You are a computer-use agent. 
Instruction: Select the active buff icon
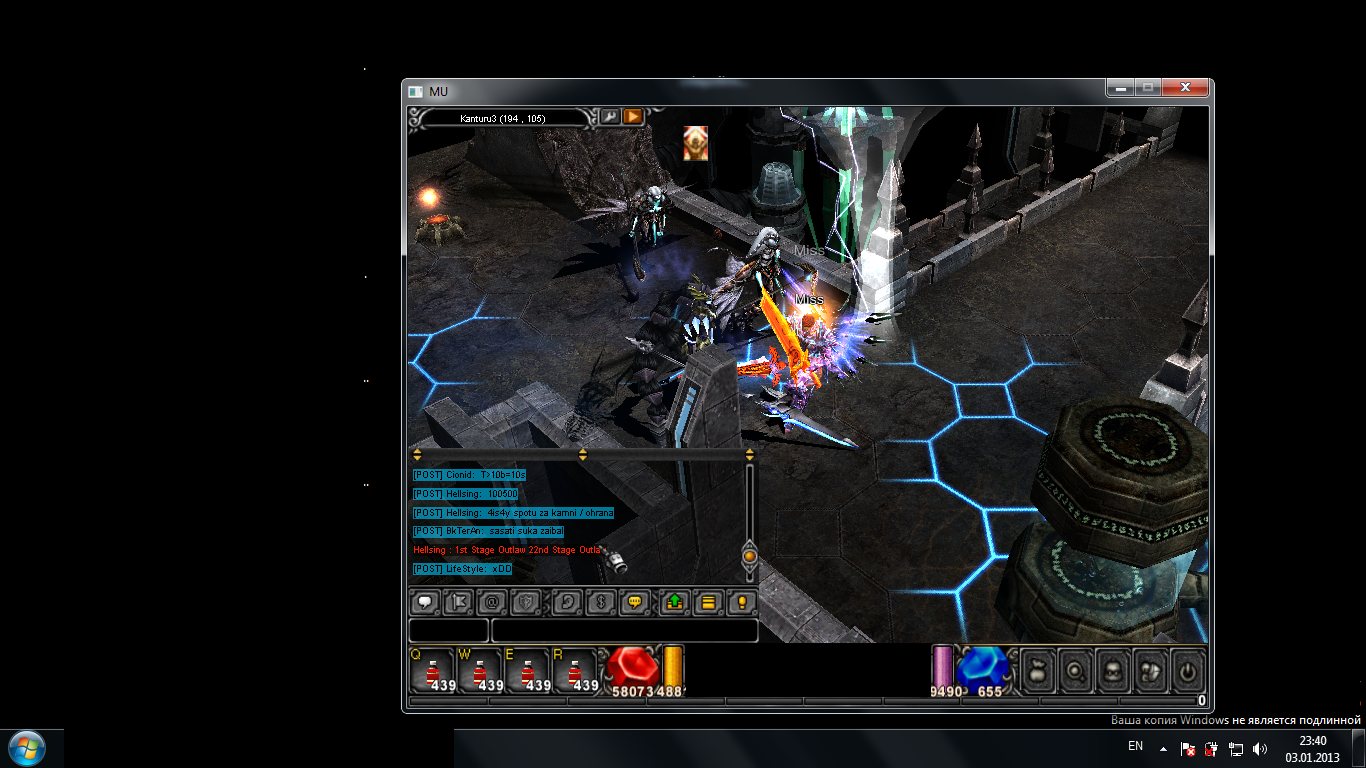click(x=696, y=143)
